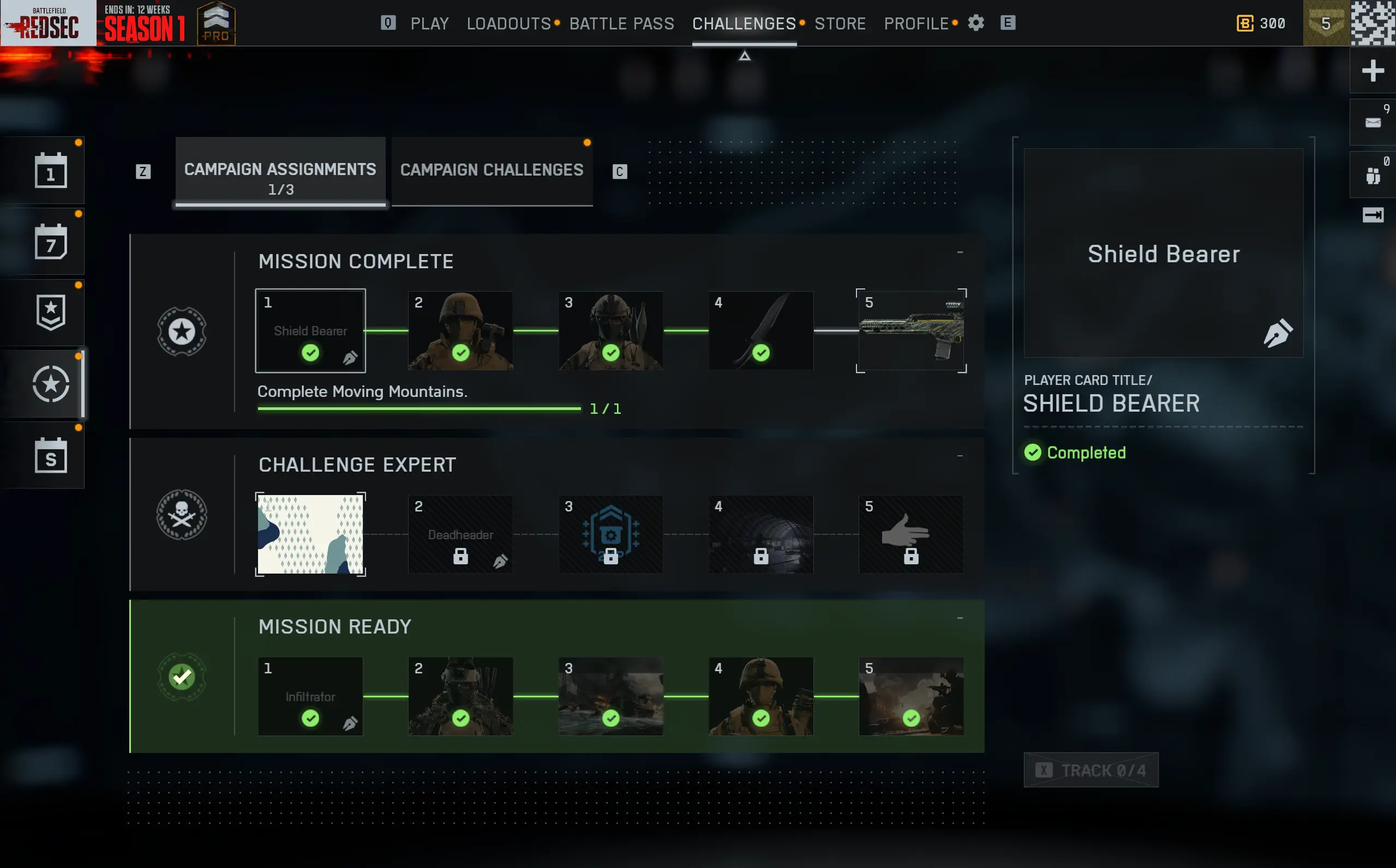Image resolution: width=1396 pixels, height=868 pixels.
Task: Switch to Campaign Challenges tab
Action: click(x=492, y=171)
